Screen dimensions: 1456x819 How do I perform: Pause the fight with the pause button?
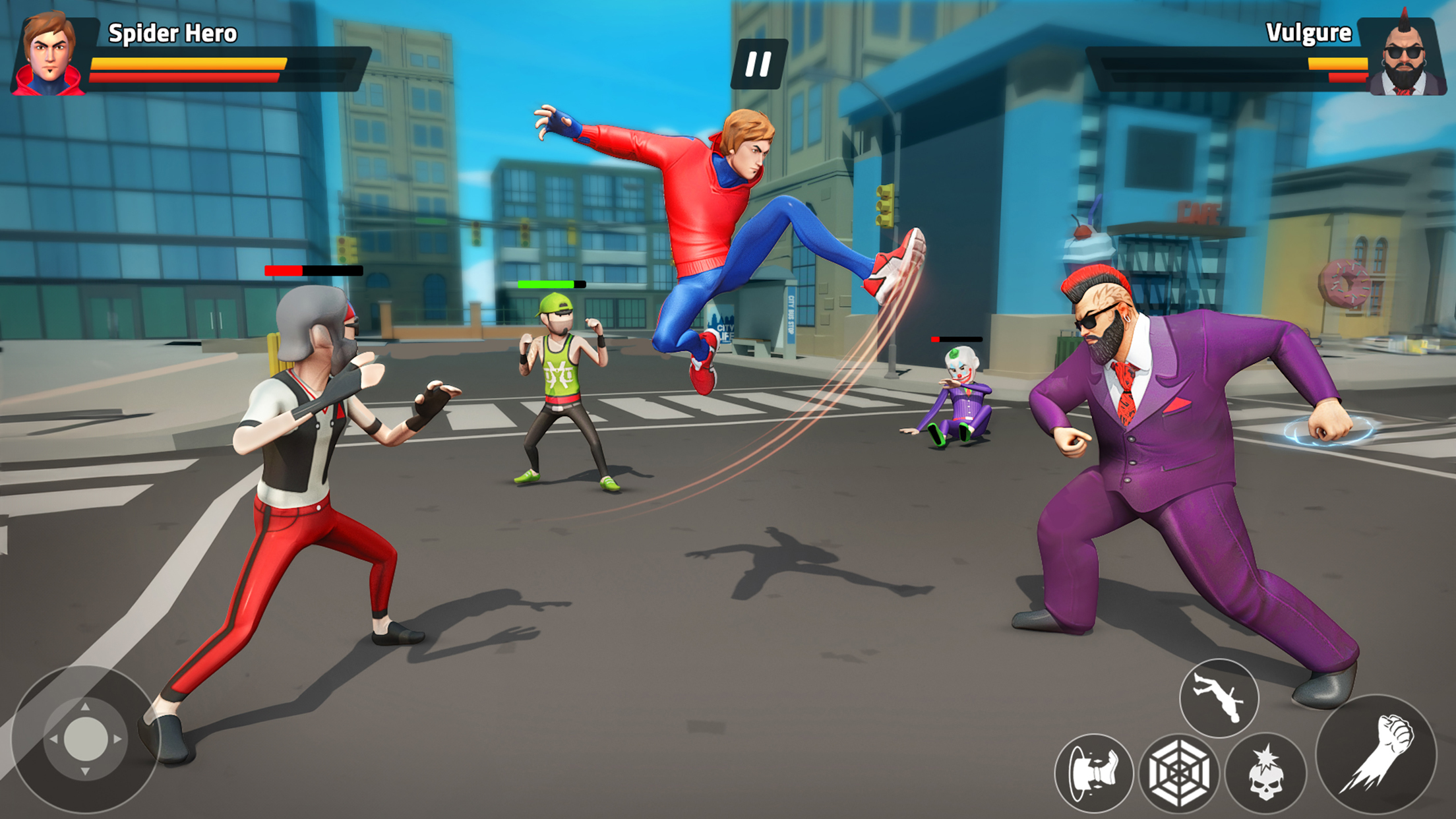(x=758, y=64)
